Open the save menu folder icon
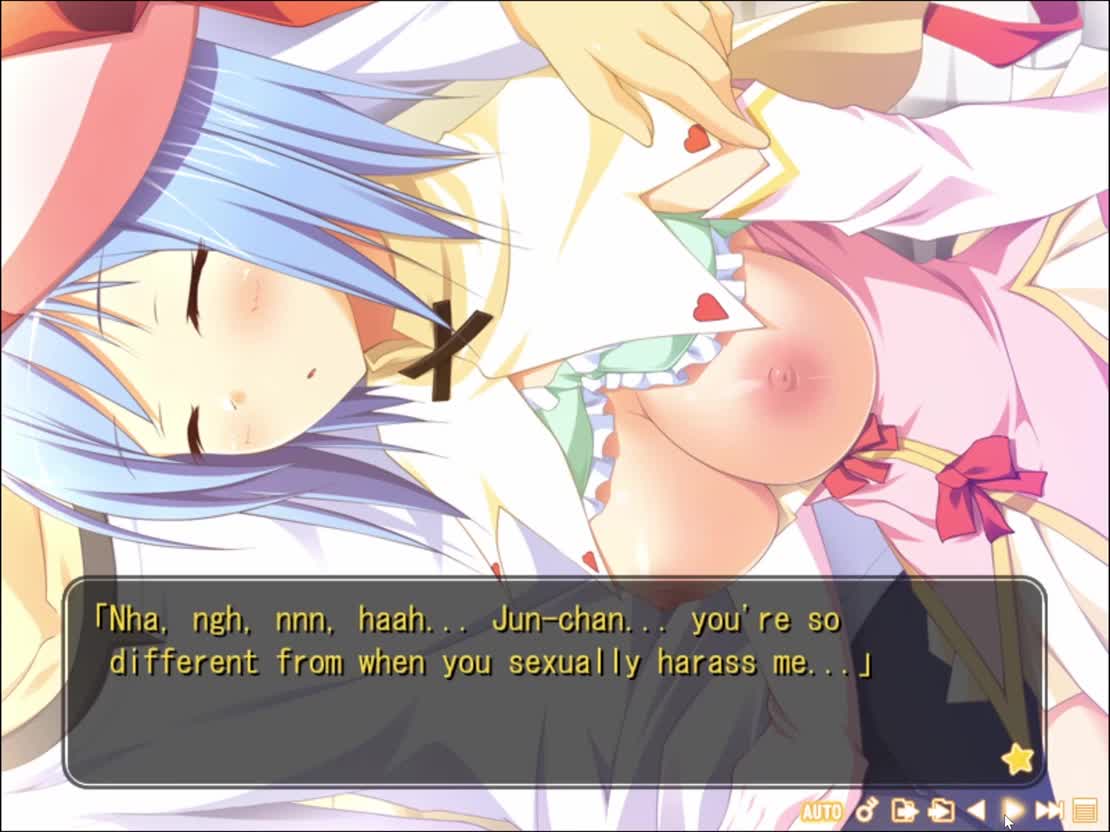Screen dimensions: 1110x832 (904, 810)
